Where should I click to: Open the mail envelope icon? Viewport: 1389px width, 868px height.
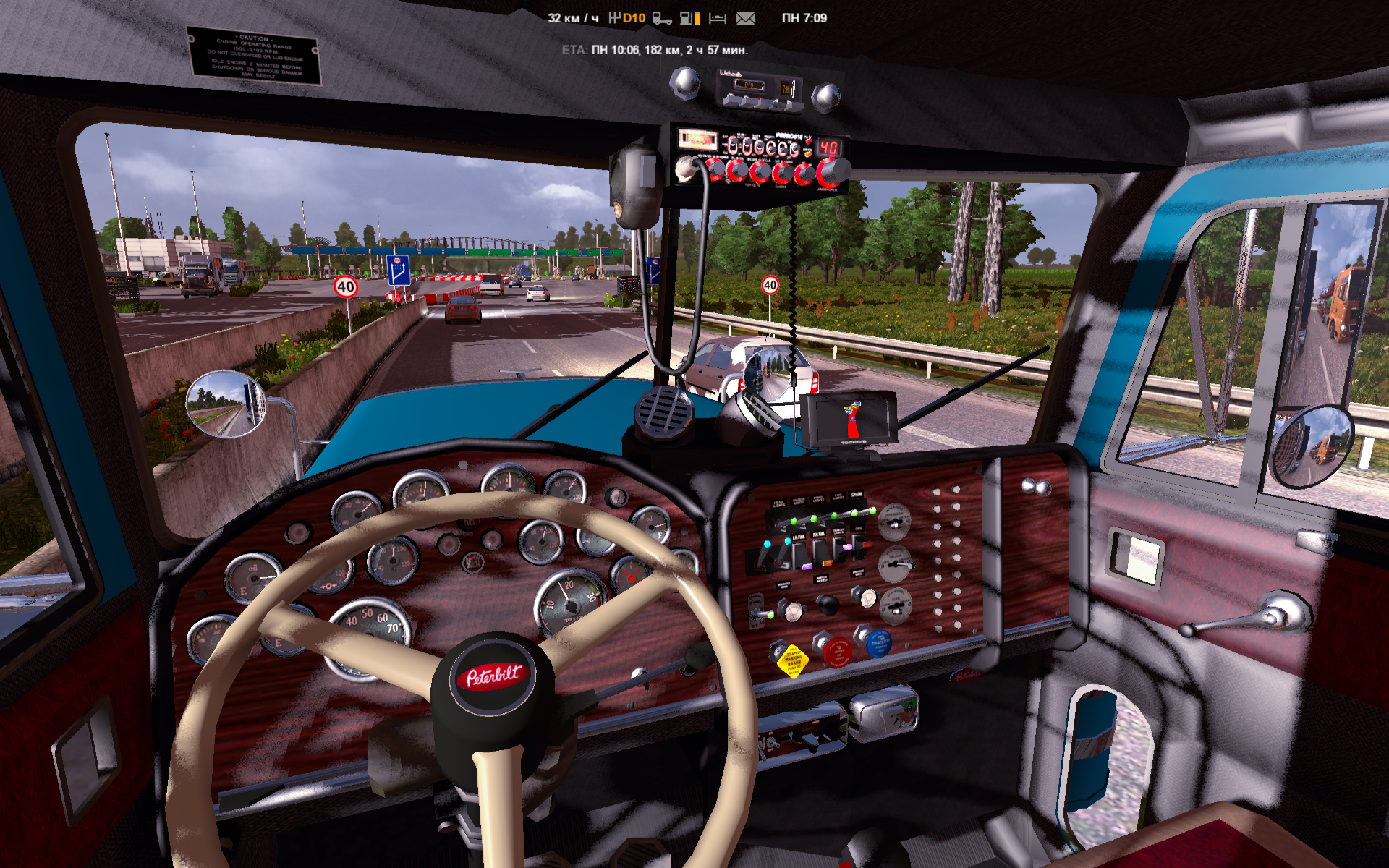745,19
